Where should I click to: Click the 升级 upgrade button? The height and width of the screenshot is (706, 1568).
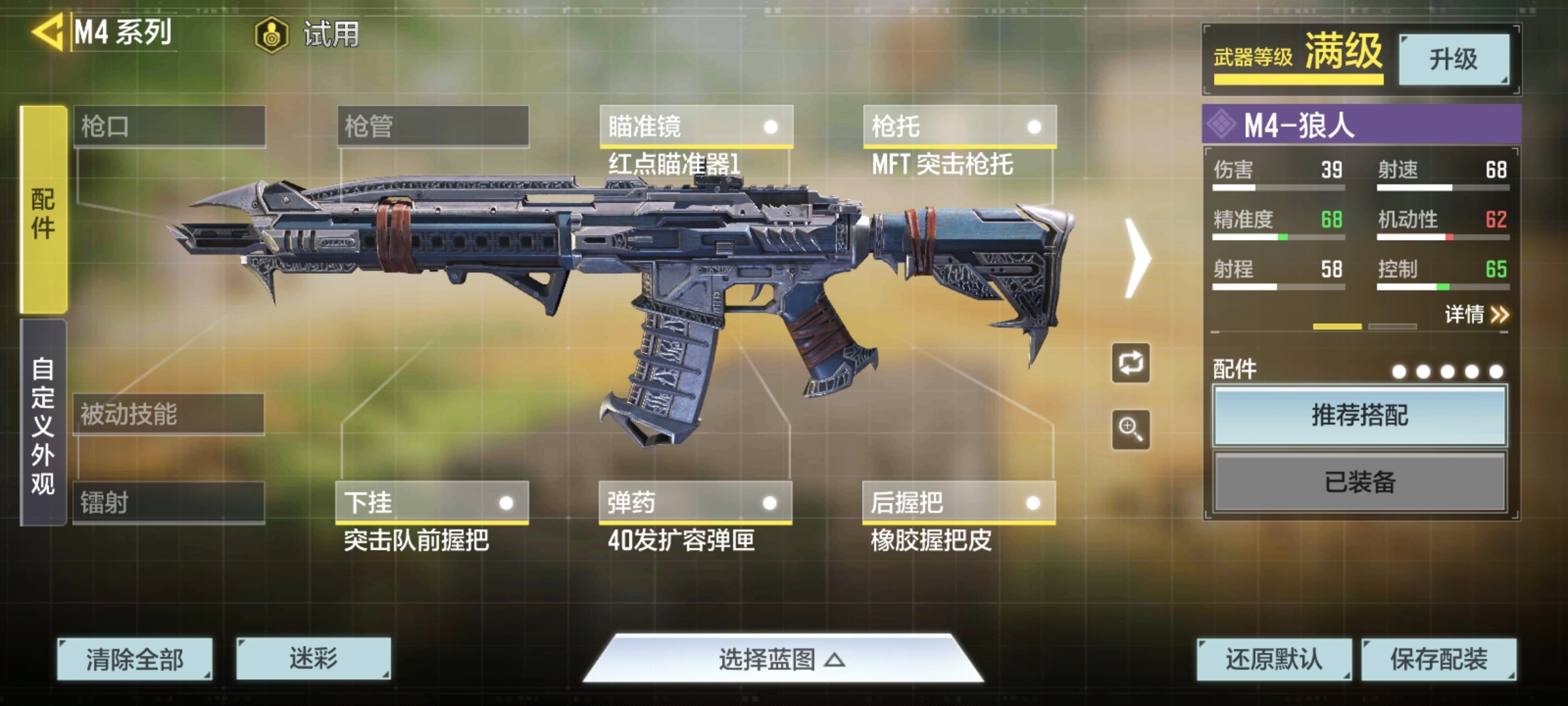pos(1453,59)
